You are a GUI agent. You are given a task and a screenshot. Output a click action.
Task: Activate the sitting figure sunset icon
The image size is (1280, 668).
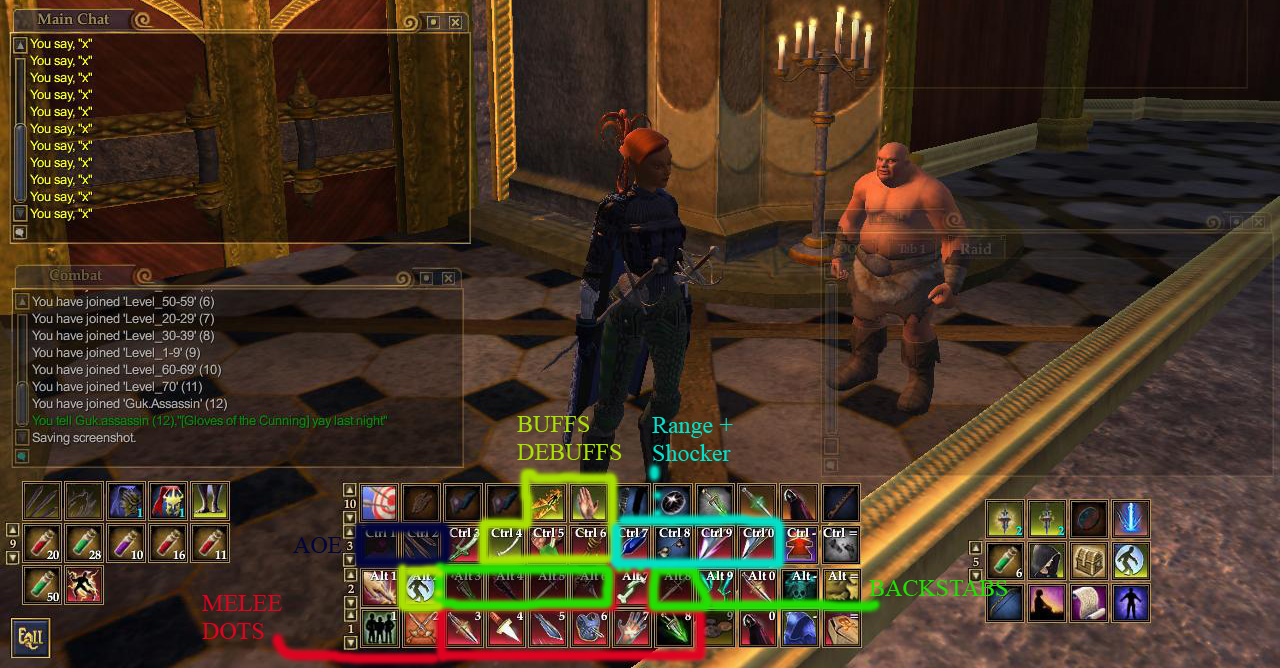coord(1047,603)
